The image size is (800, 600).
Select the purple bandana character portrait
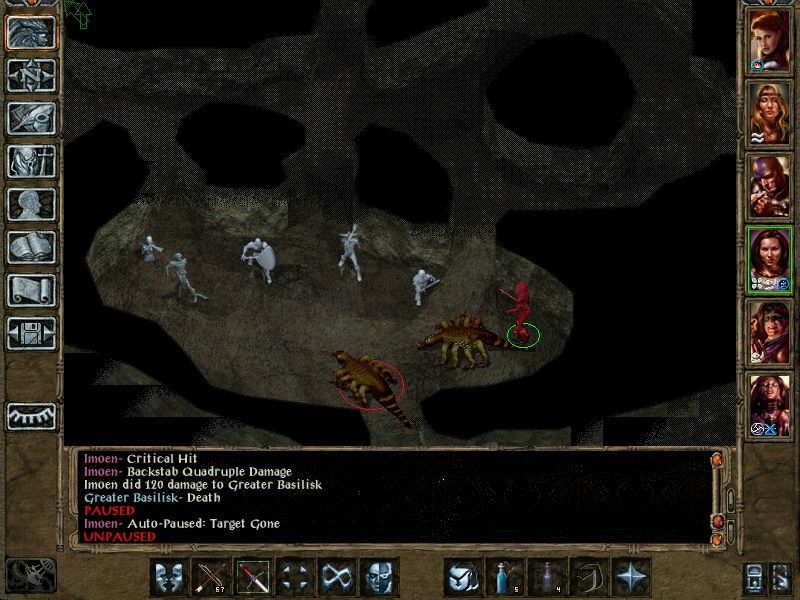[x=770, y=332]
